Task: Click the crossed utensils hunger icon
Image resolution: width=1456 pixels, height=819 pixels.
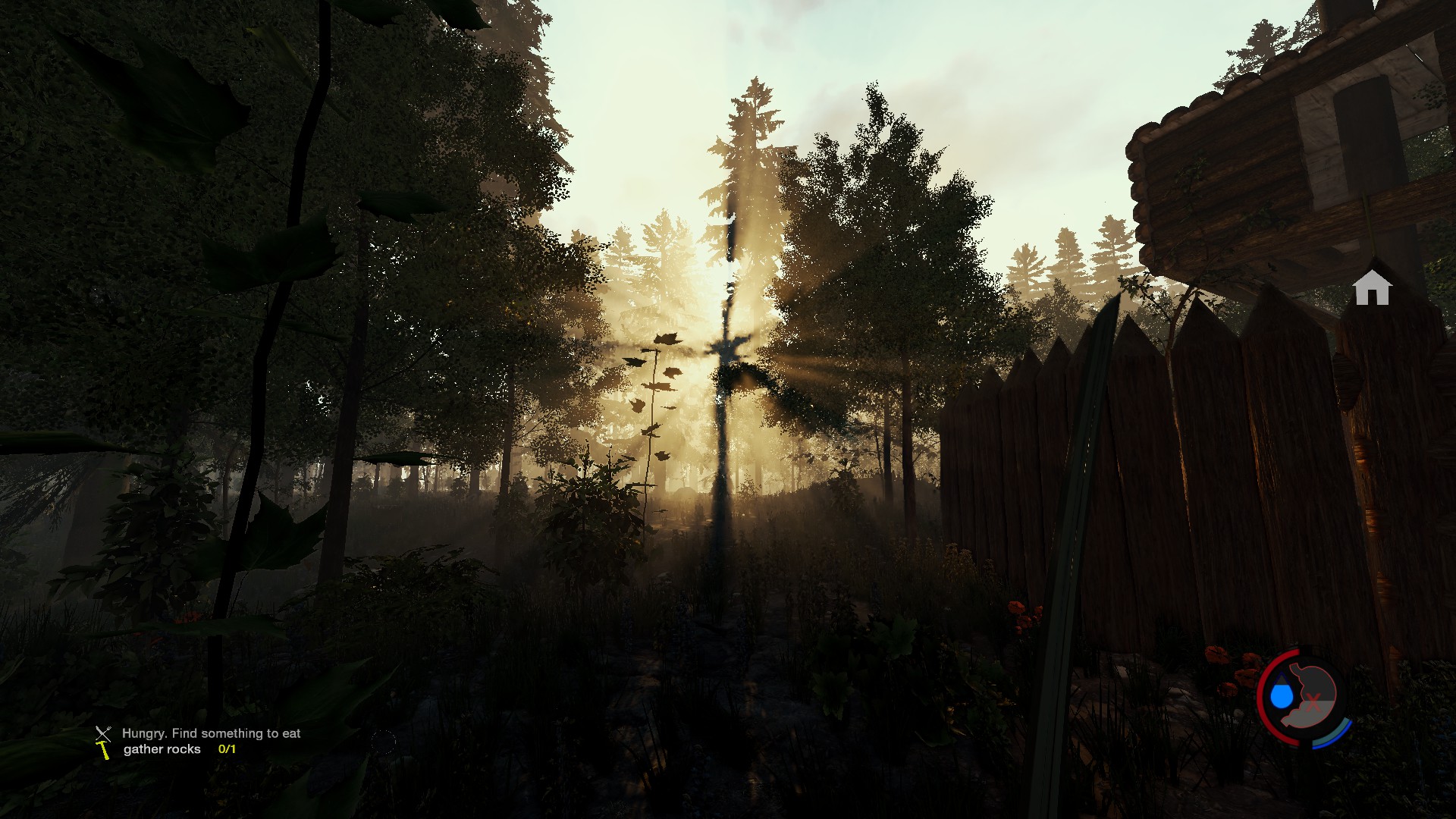Action: pos(103,733)
